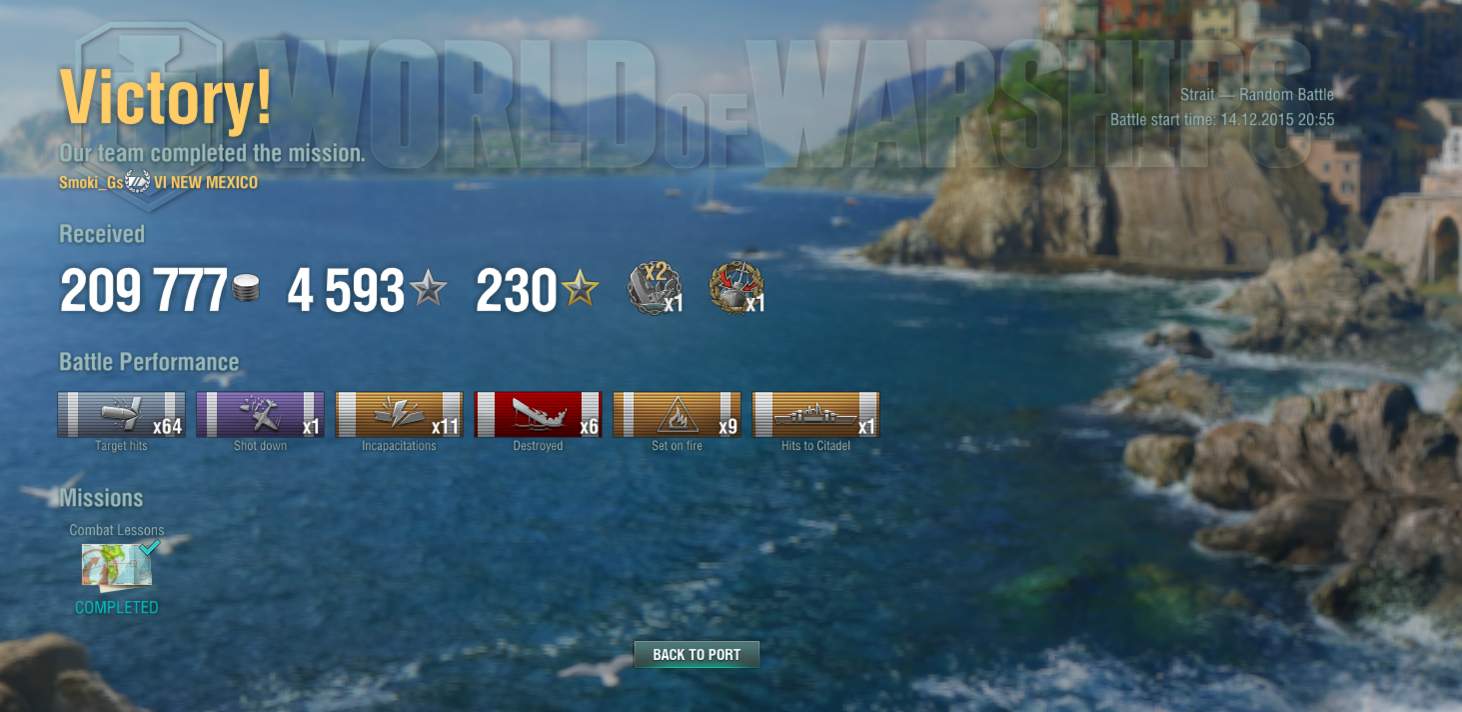Open the Combat Lessons mission thumbnail
Image resolution: width=1462 pixels, height=712 pixels.
point(117,566)
